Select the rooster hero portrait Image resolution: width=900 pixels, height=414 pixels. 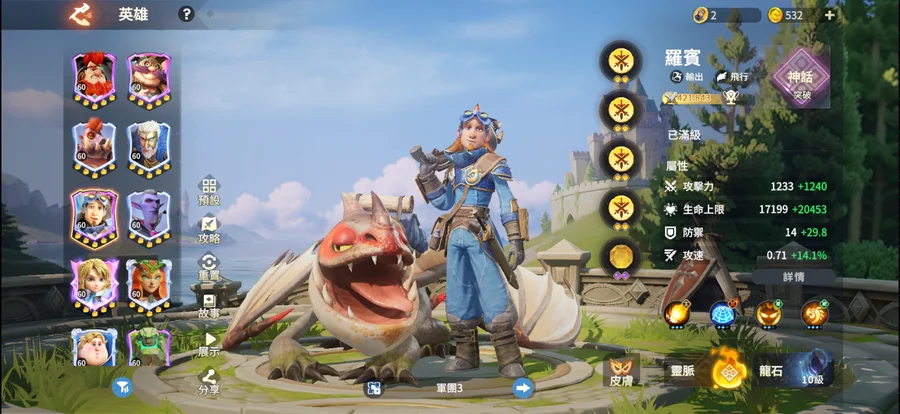point(93,146)
